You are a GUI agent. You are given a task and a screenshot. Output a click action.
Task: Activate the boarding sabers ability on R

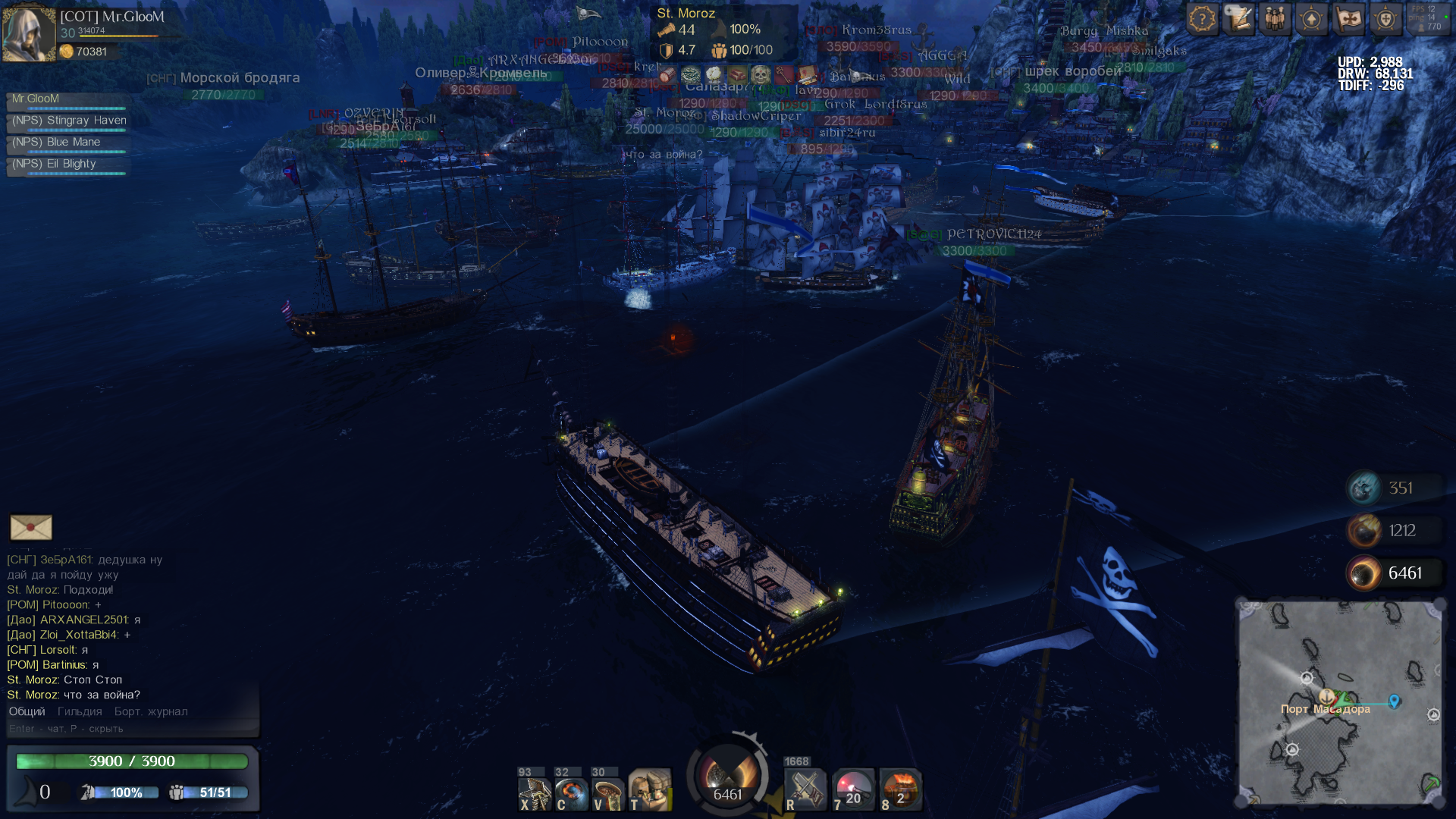pos(805,790)
